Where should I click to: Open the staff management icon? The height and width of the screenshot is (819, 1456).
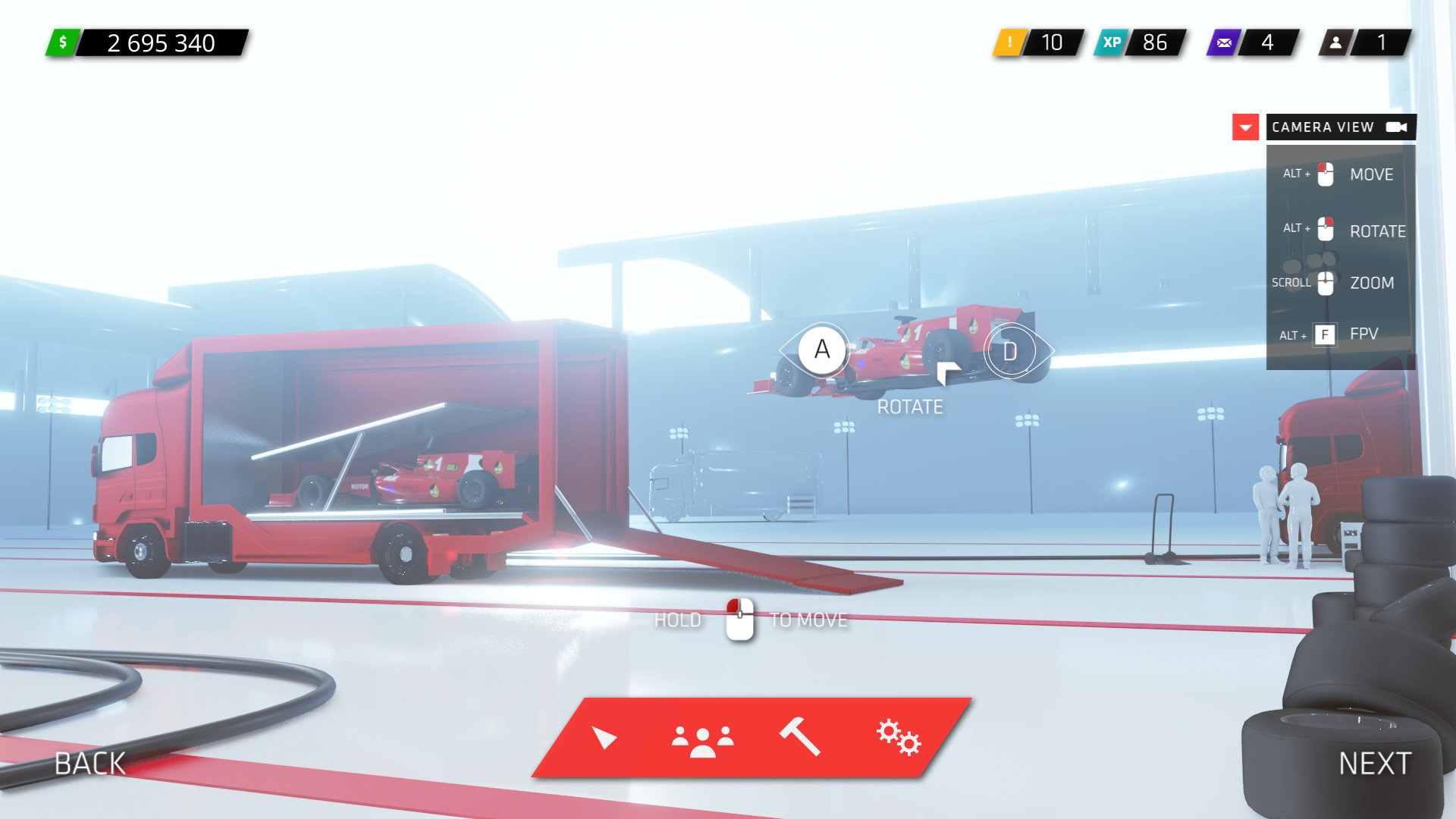(703, 739)
